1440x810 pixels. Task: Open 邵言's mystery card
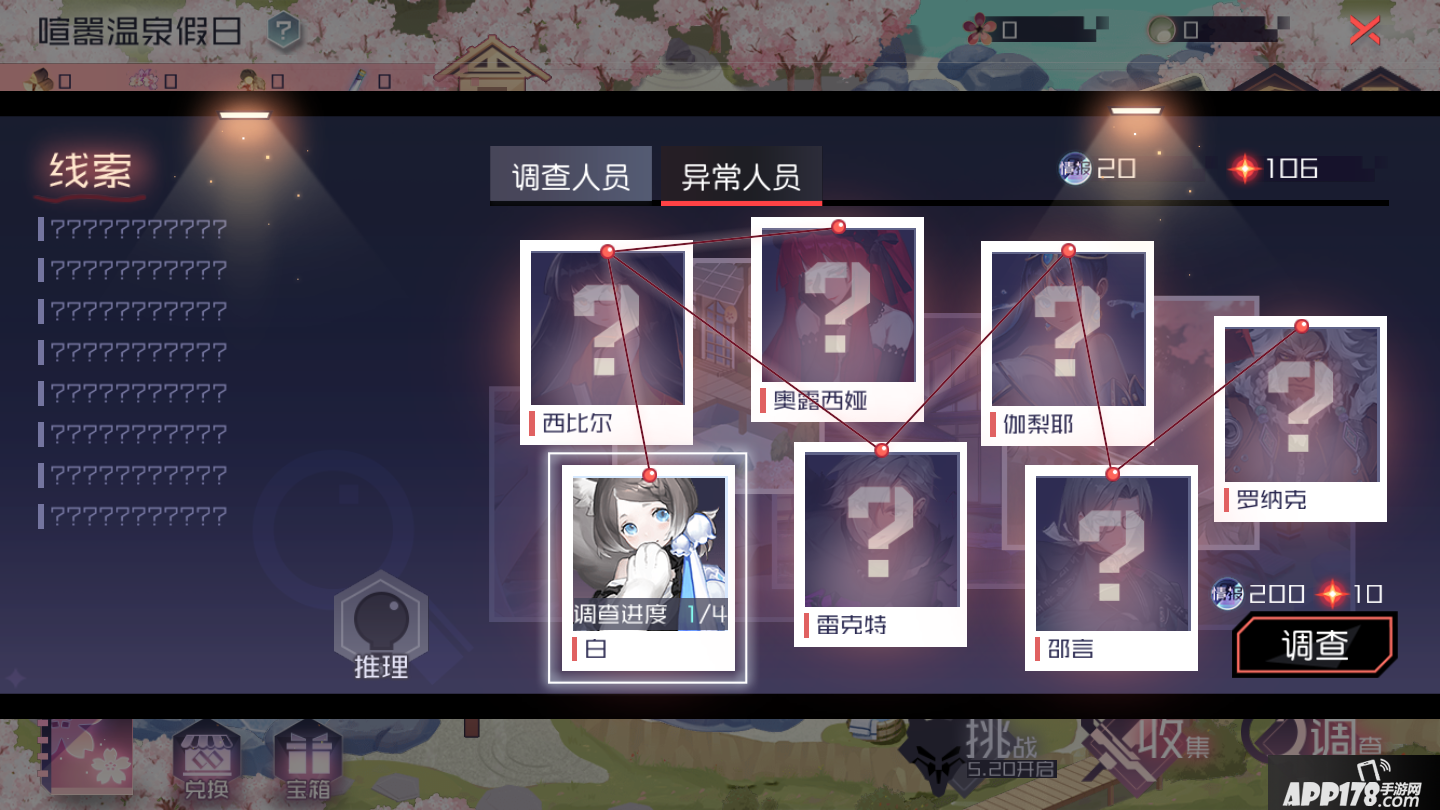pyautogui.click(x=1113, y=555)
